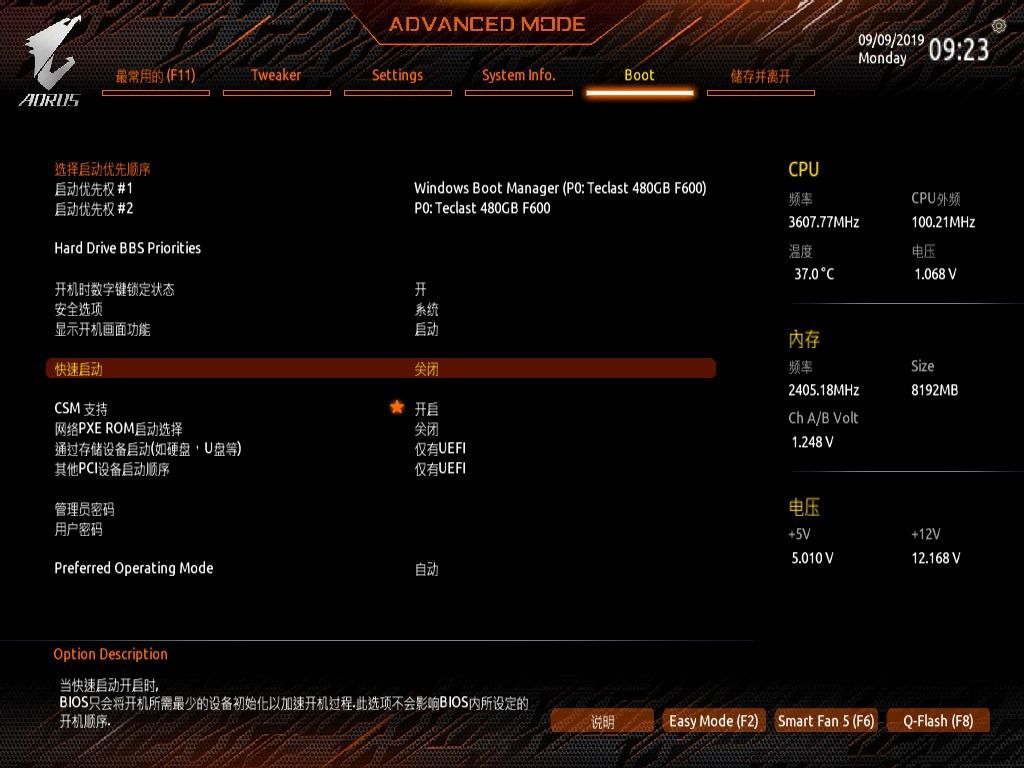Open Smart Fan 5 (F6)
1024x768 pixels.
coord(826,721)
